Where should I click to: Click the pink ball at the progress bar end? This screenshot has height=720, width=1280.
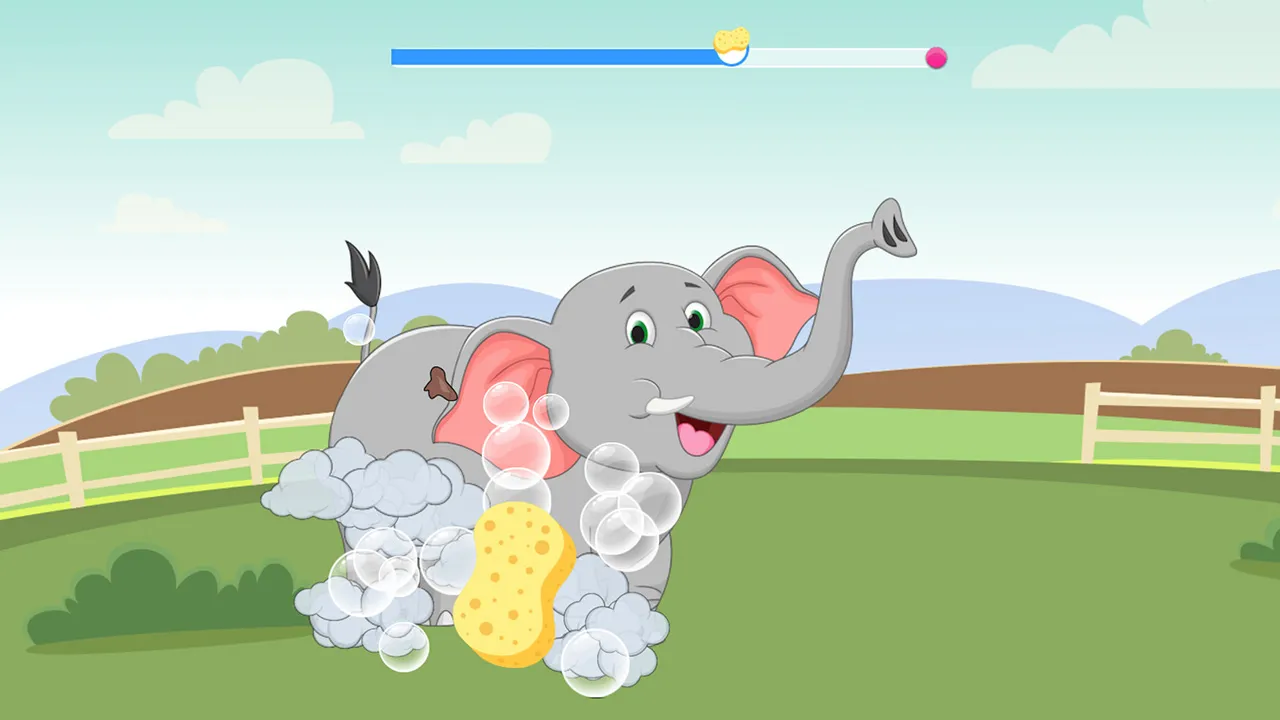point(936,59)
